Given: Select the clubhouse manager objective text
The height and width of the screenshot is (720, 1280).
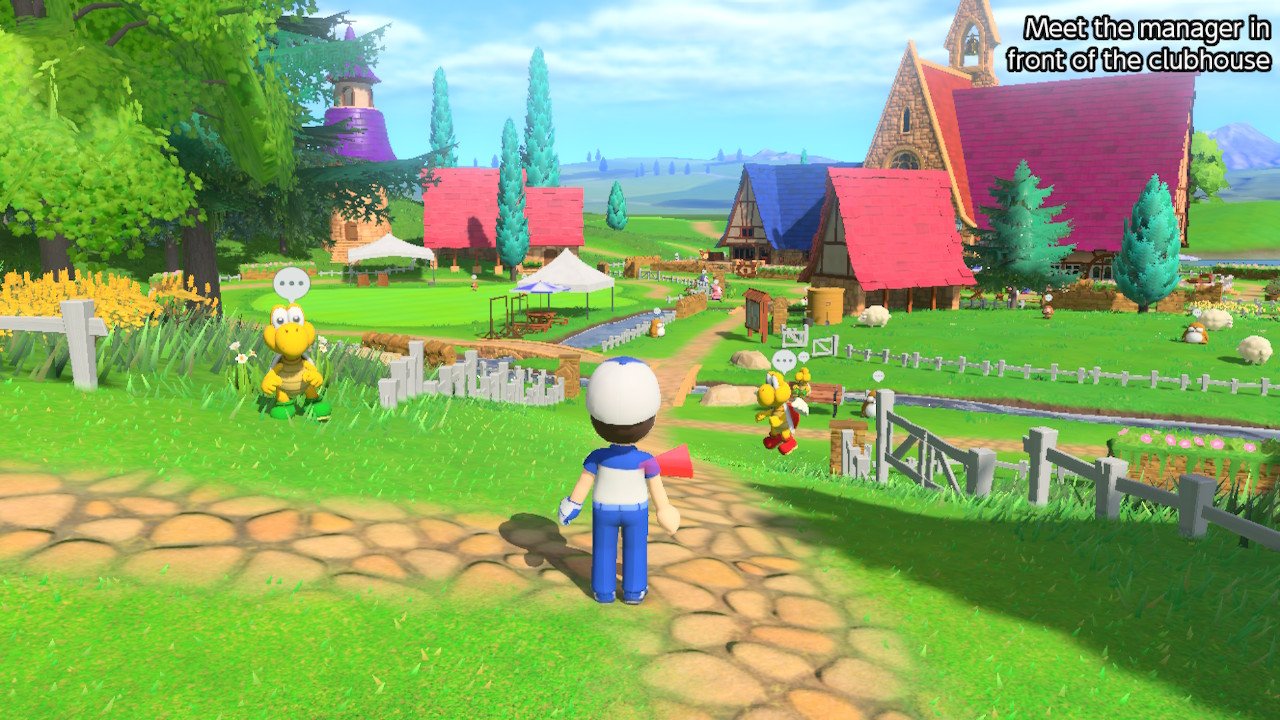Looking at the screenshot, I should pos(1138,43).
